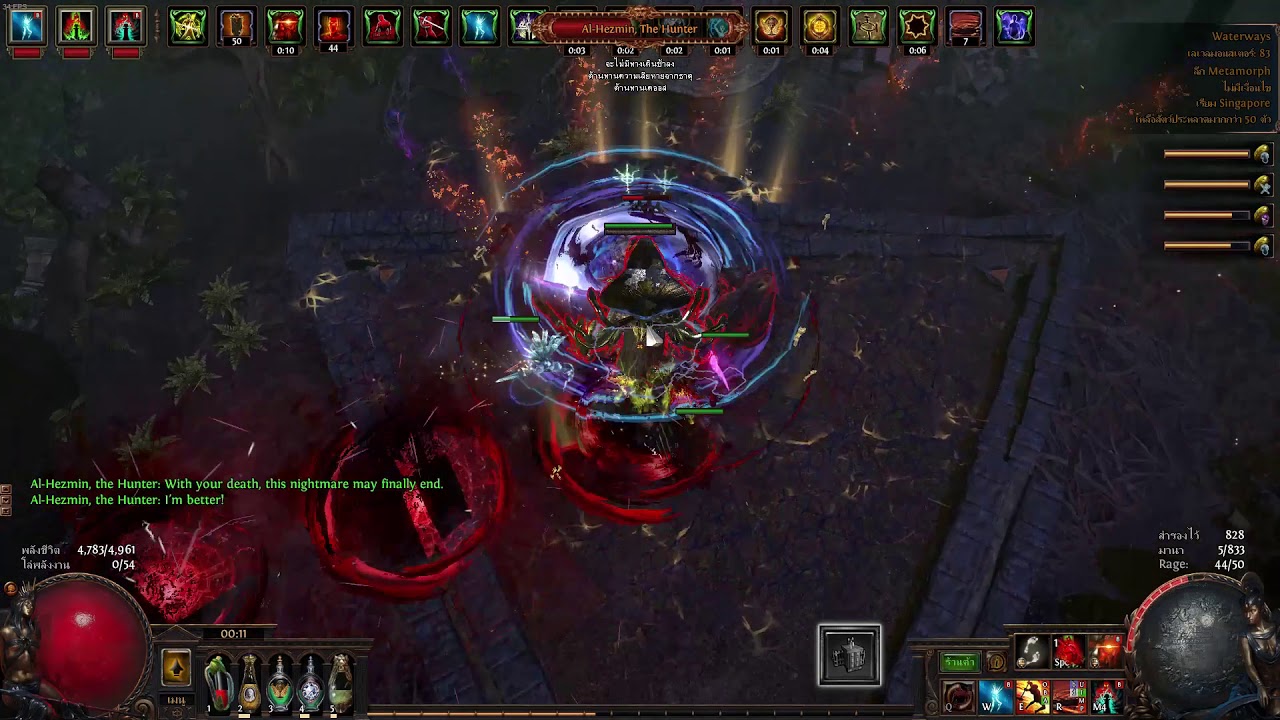
Task: Click the framed grey crate icon
Action: pos(850,656)
